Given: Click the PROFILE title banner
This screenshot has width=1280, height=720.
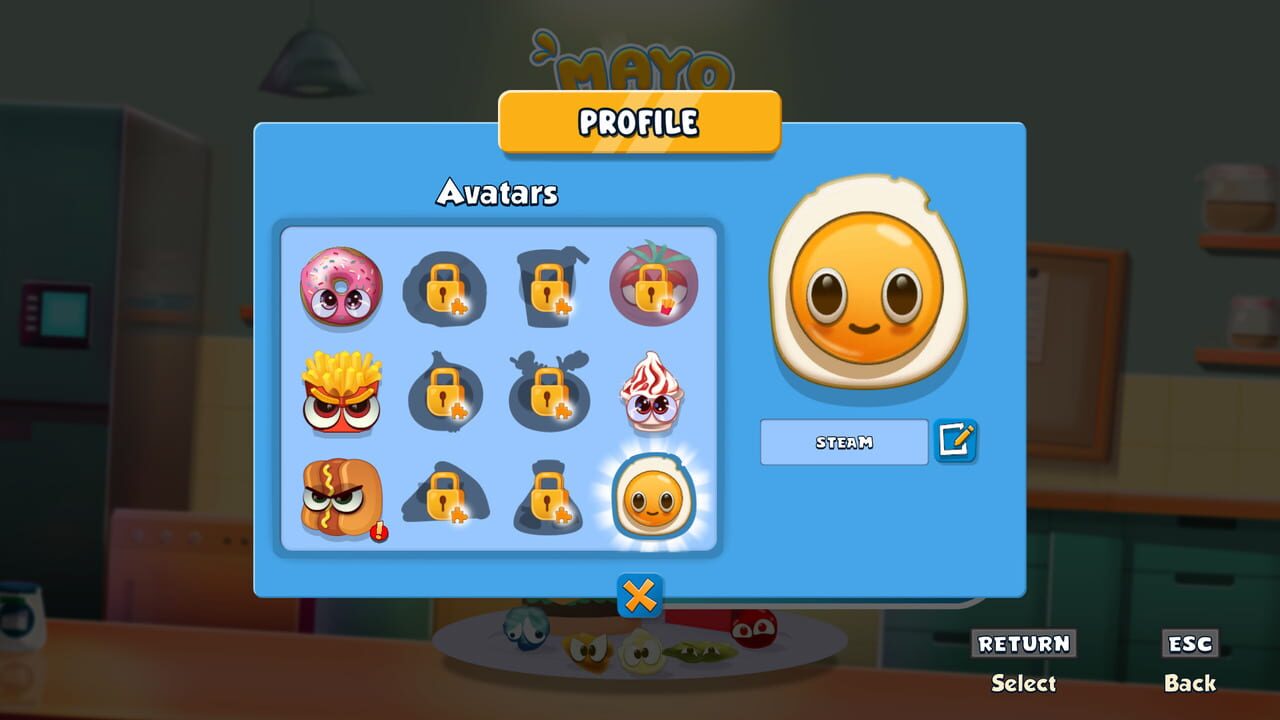Looking at the screenshot, I should click(638, 123).
